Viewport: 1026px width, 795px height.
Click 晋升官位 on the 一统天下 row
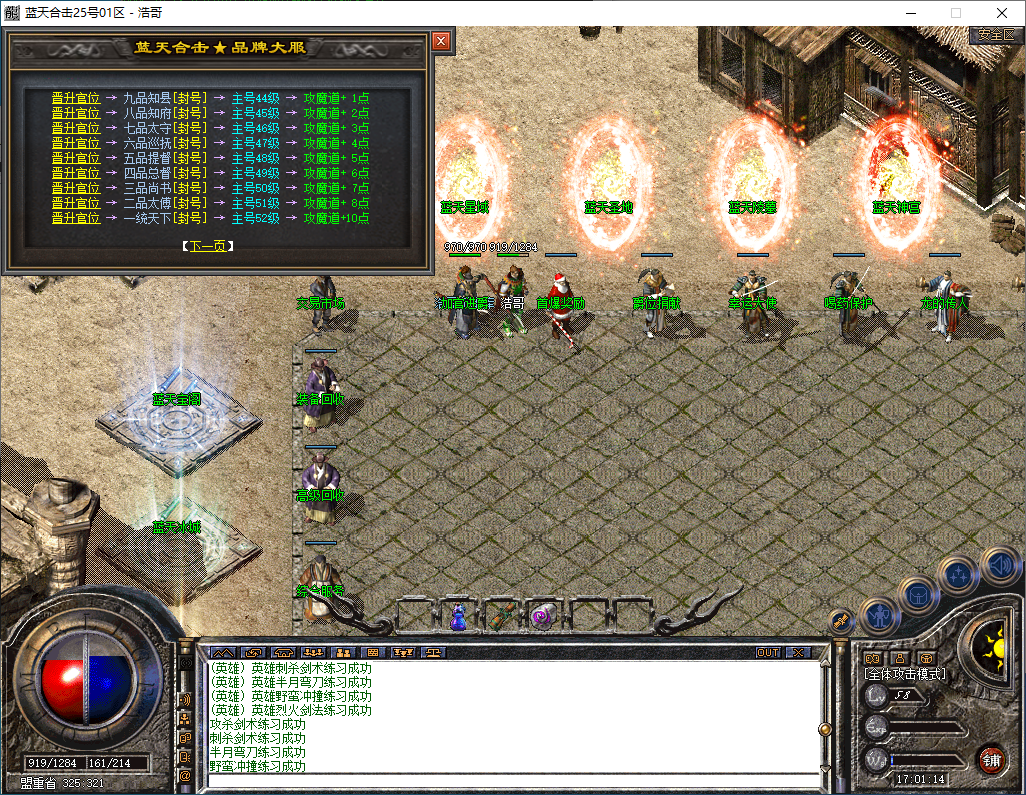76,218
